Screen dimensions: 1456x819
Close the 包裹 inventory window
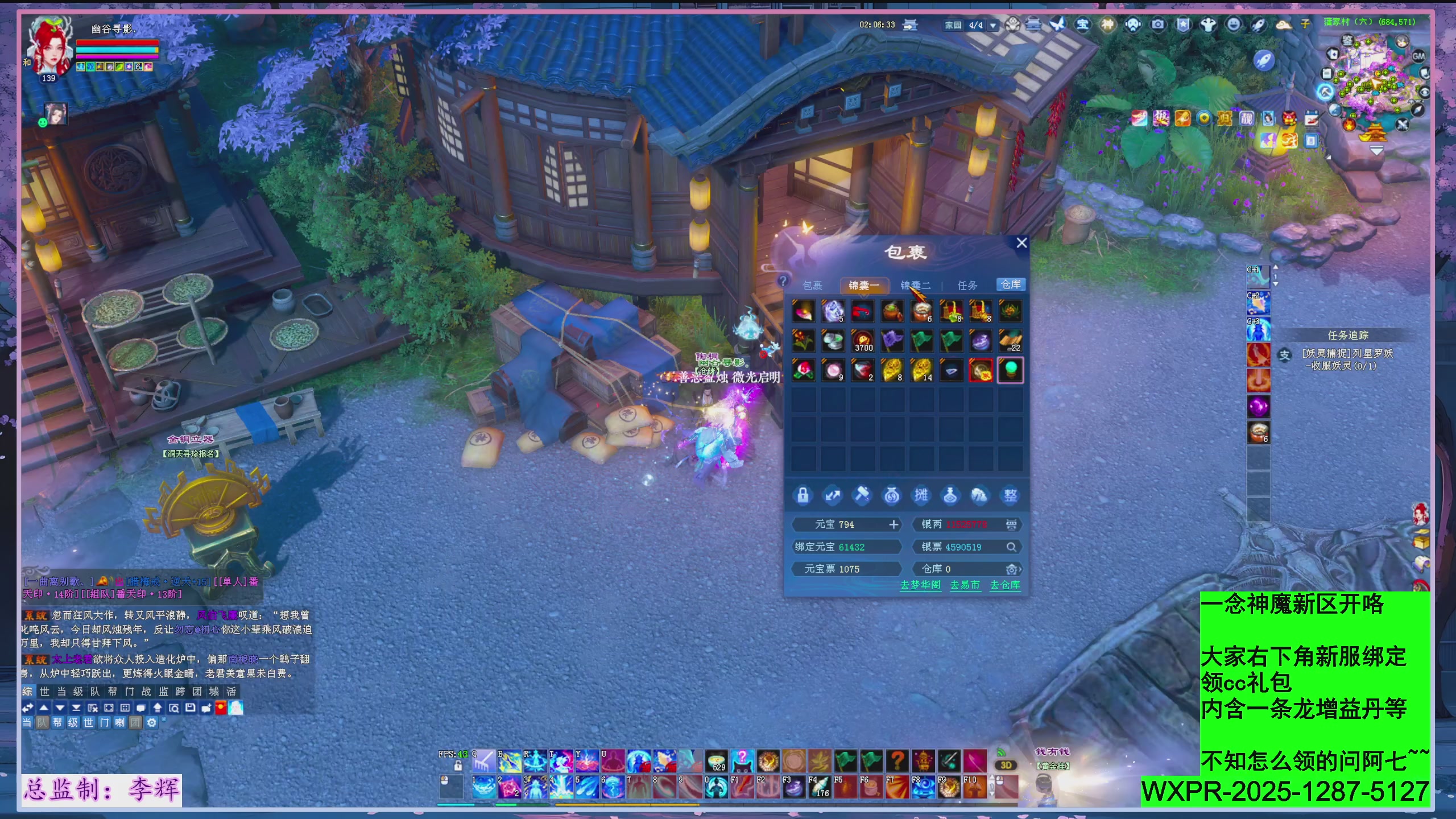click(x=1021, y=243)
